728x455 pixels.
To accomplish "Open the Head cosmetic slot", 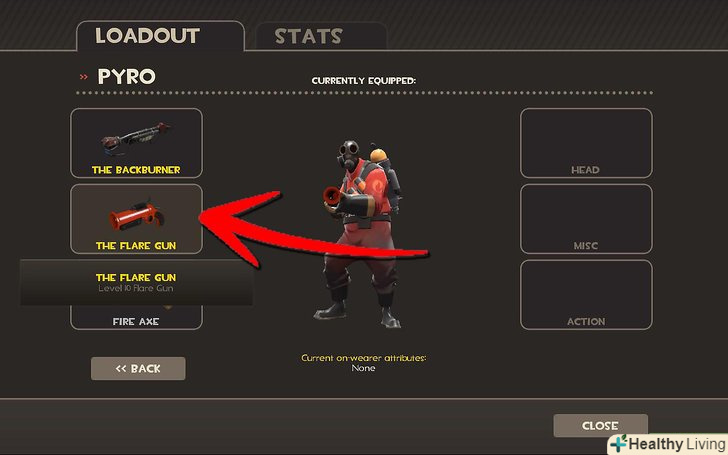I will (x=585, y=143).
